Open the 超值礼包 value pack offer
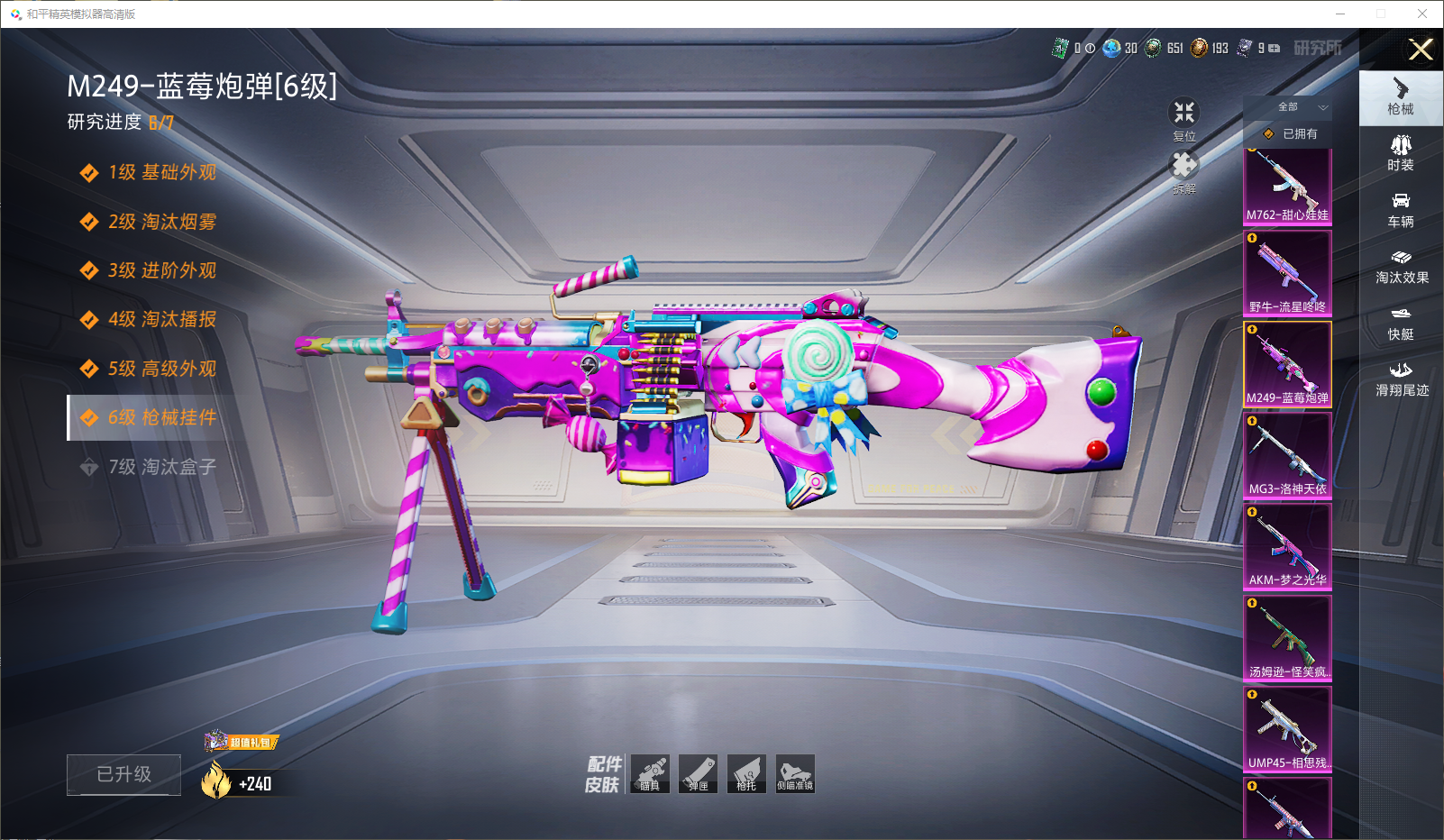 pyautogui.click(x=242, y=742)
